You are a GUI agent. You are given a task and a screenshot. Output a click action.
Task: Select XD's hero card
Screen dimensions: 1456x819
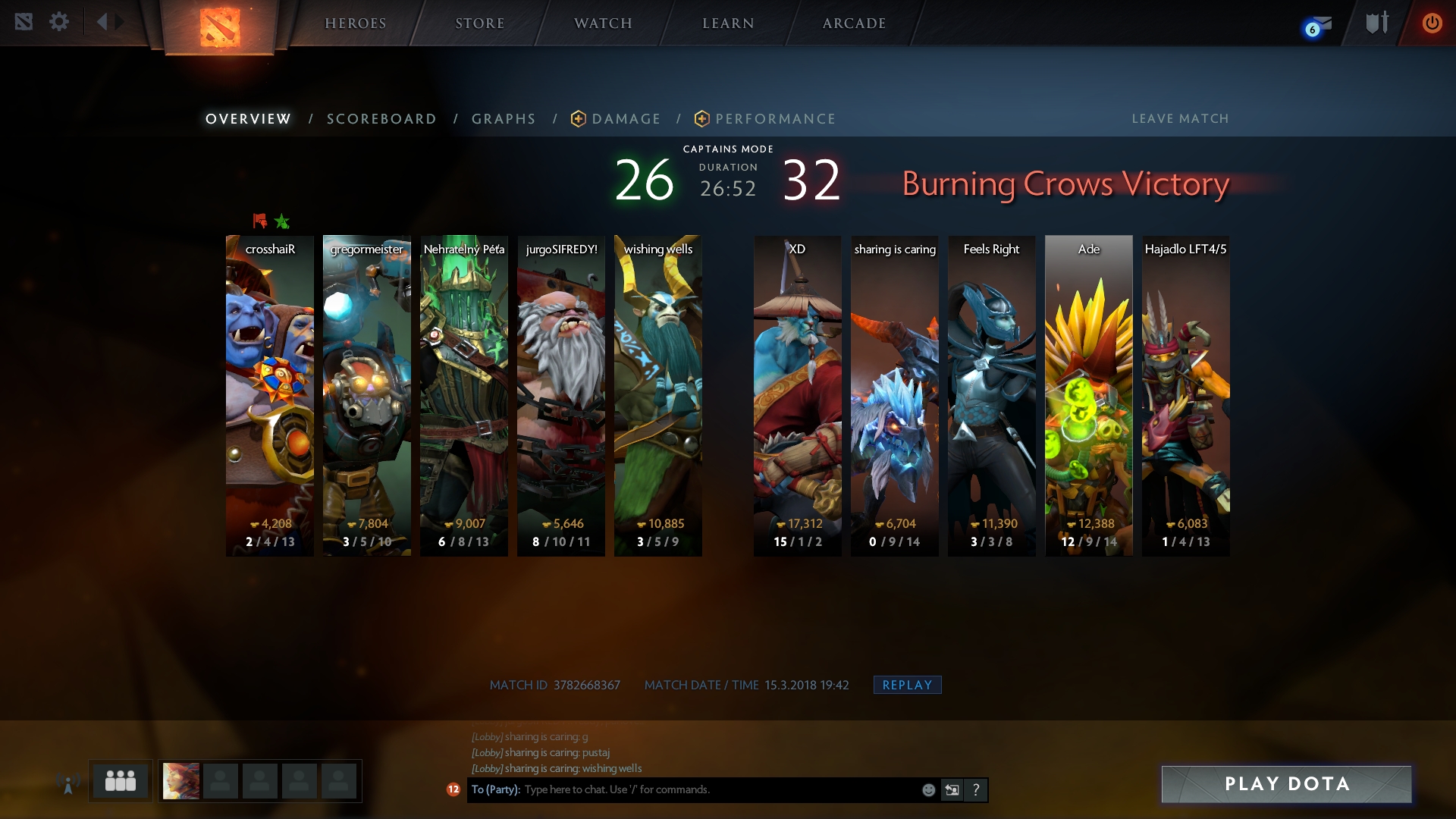tap(797, 394)
